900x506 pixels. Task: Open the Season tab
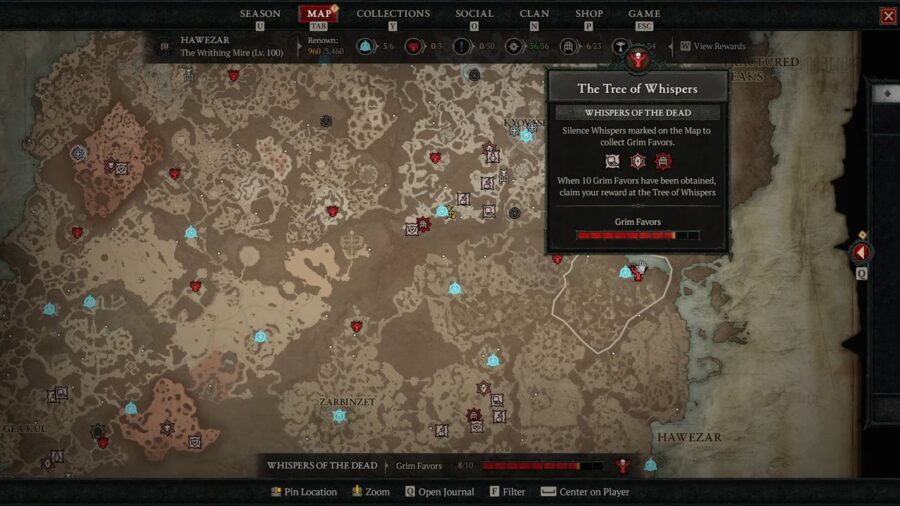click(x=260, y=14)
